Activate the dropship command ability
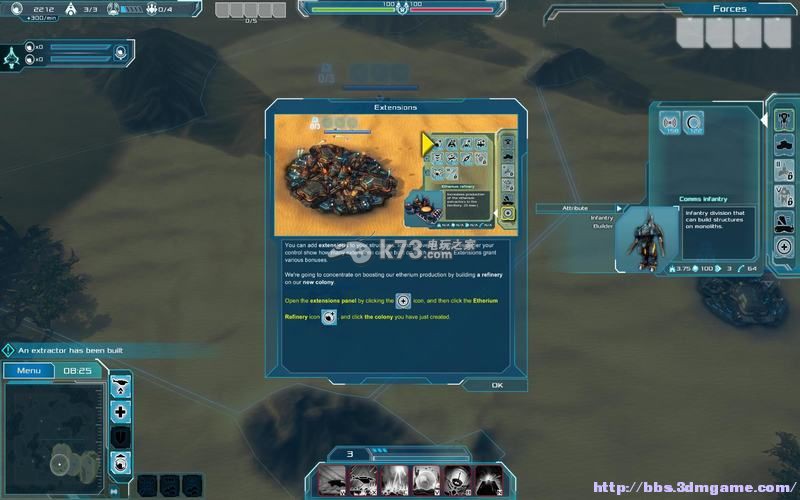The width and height of the screenshot is (800, 500). [332, 480]
